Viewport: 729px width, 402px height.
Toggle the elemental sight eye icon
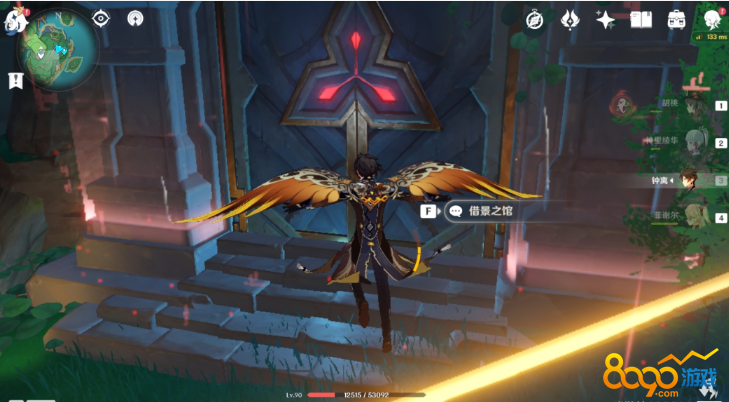click(x=101, y=18)
